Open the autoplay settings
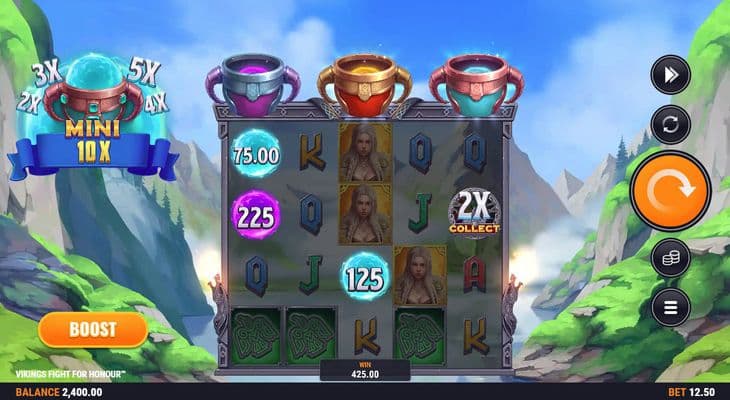The width and height of the screenshot is (730, 400). pos(670,124)
